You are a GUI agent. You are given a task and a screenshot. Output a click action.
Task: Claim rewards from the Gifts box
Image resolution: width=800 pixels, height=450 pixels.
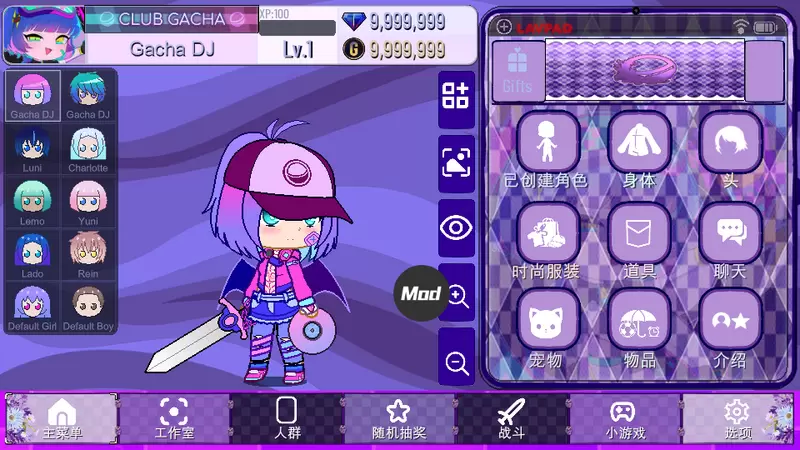[517, 71]
